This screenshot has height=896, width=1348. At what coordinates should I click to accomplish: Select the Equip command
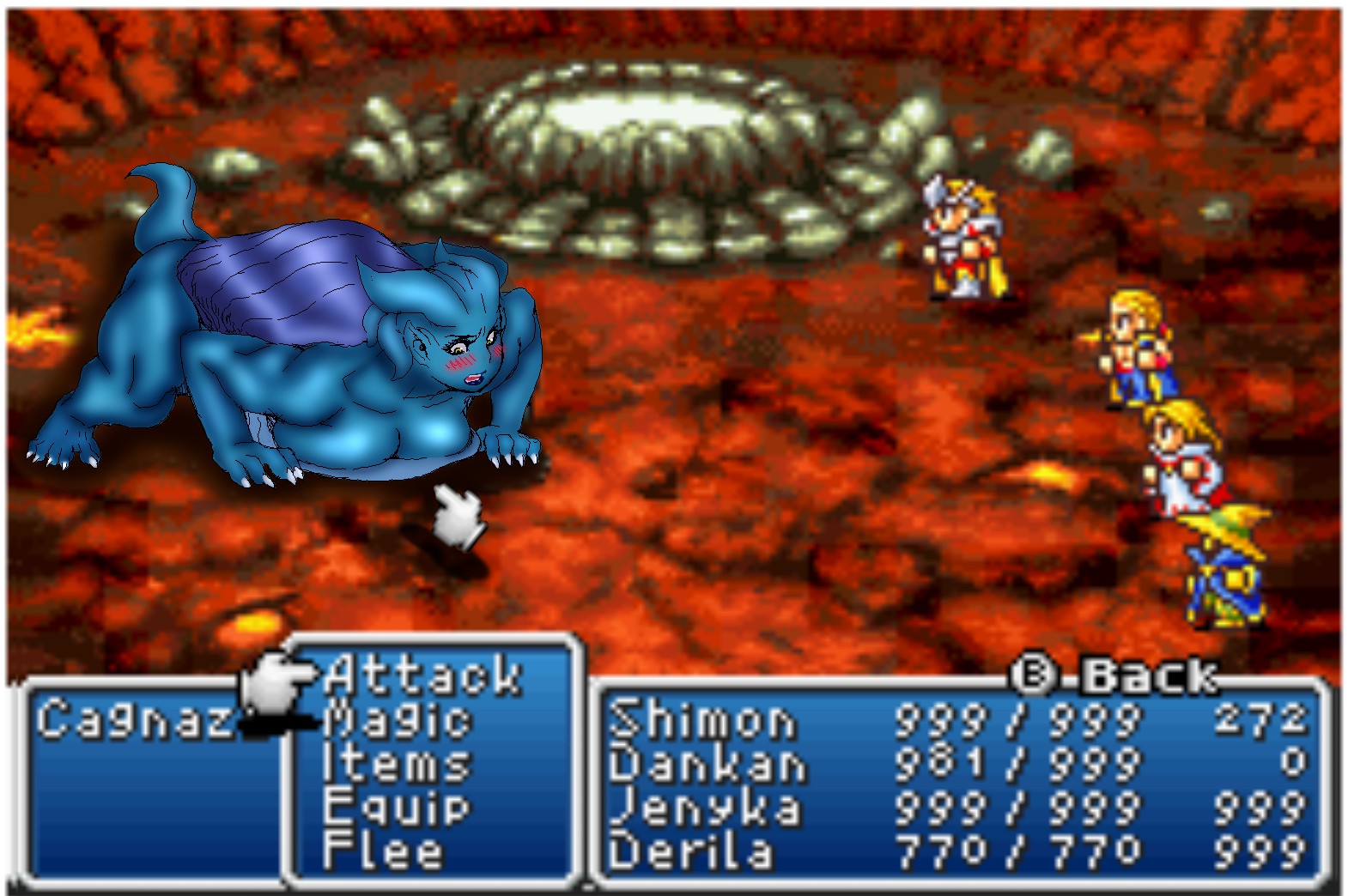[x=396, y=807]
